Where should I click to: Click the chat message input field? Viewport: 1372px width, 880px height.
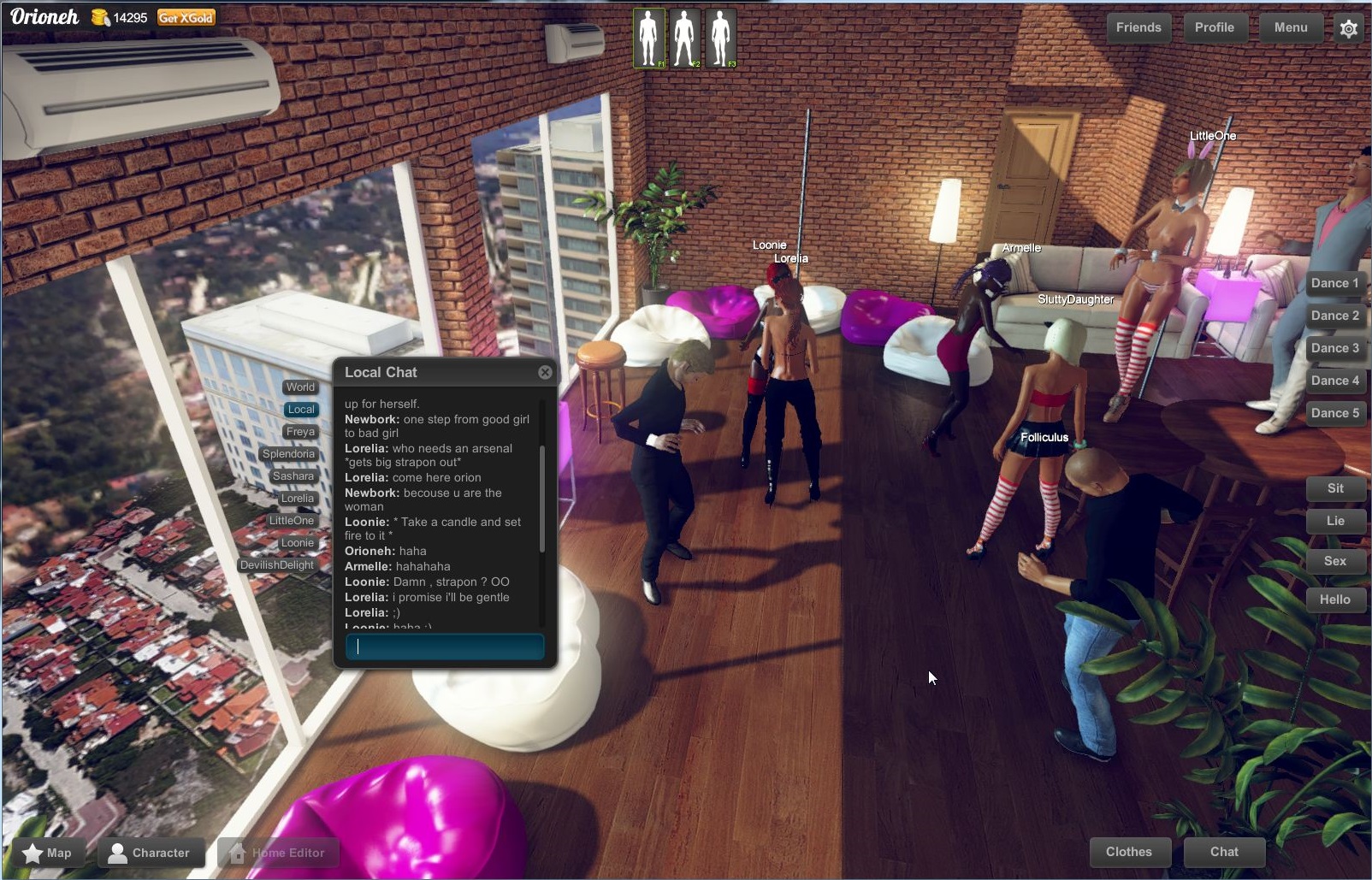[444, 647]
